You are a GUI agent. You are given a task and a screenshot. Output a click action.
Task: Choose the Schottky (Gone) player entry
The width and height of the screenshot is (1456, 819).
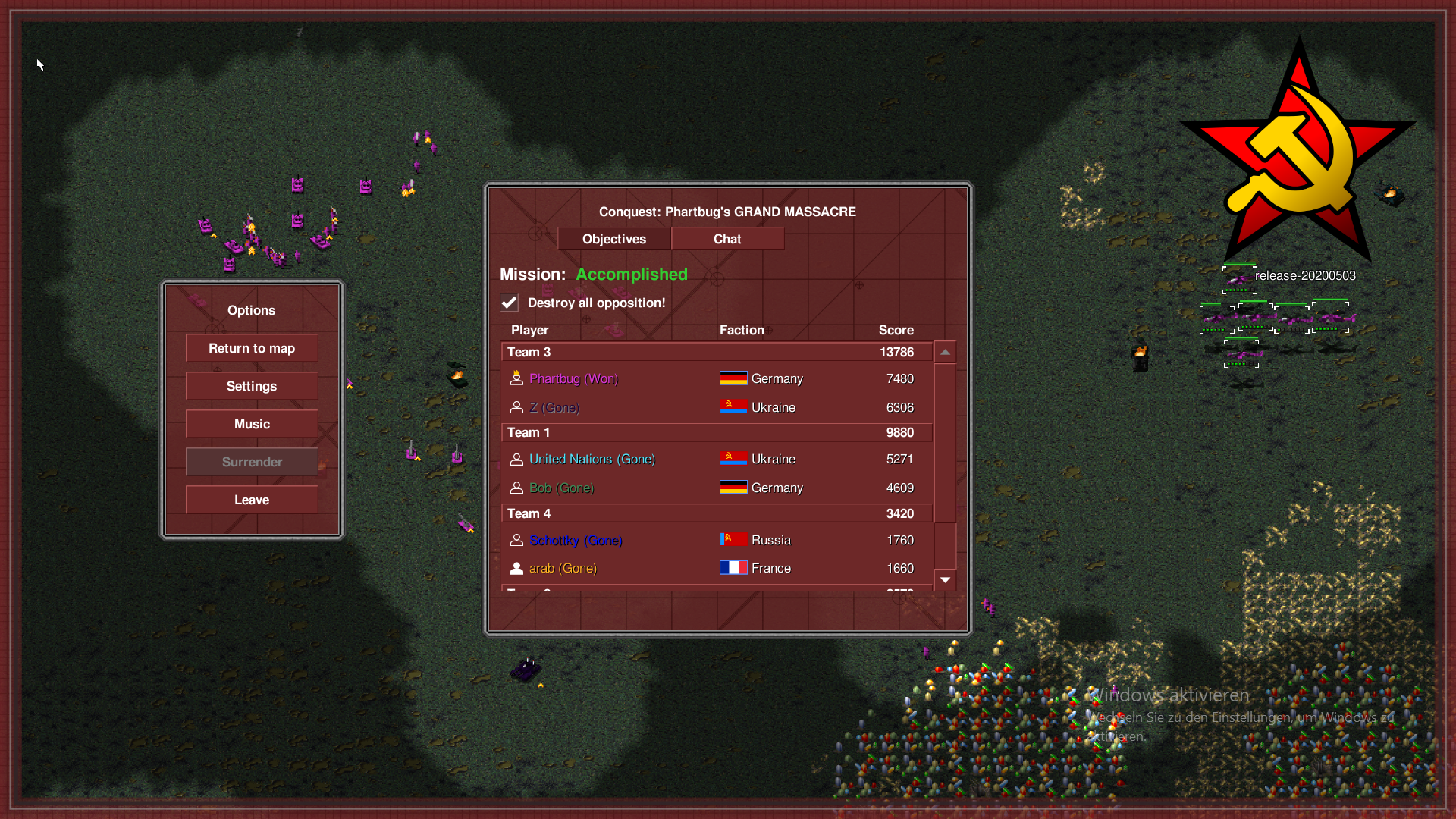576,540
